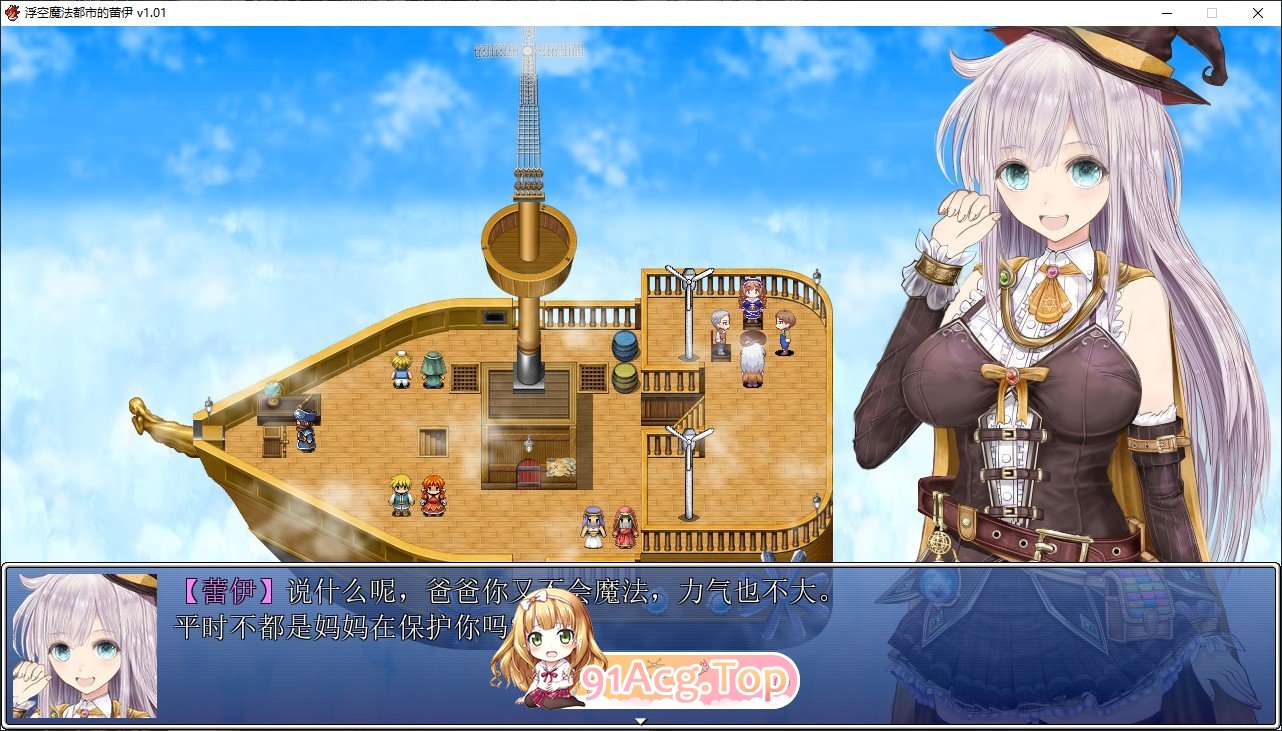Minimize the game window
This screenshot has height=731, width=1282.
(1166, 13)
